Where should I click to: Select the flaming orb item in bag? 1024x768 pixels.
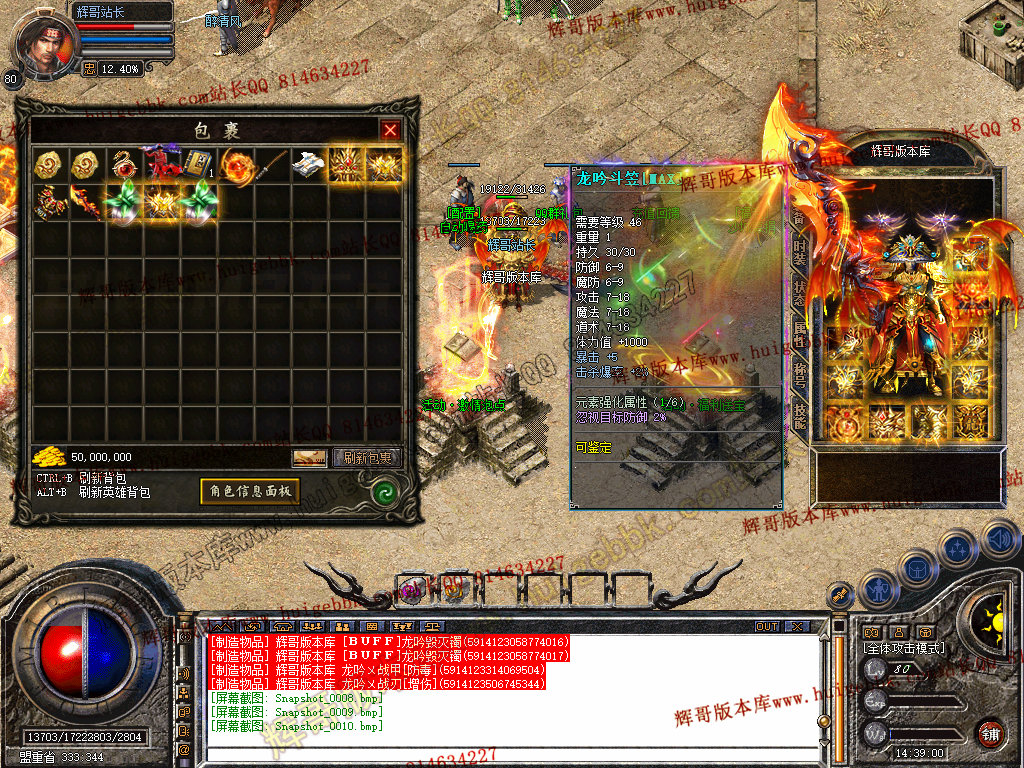[x=235, y=164]
